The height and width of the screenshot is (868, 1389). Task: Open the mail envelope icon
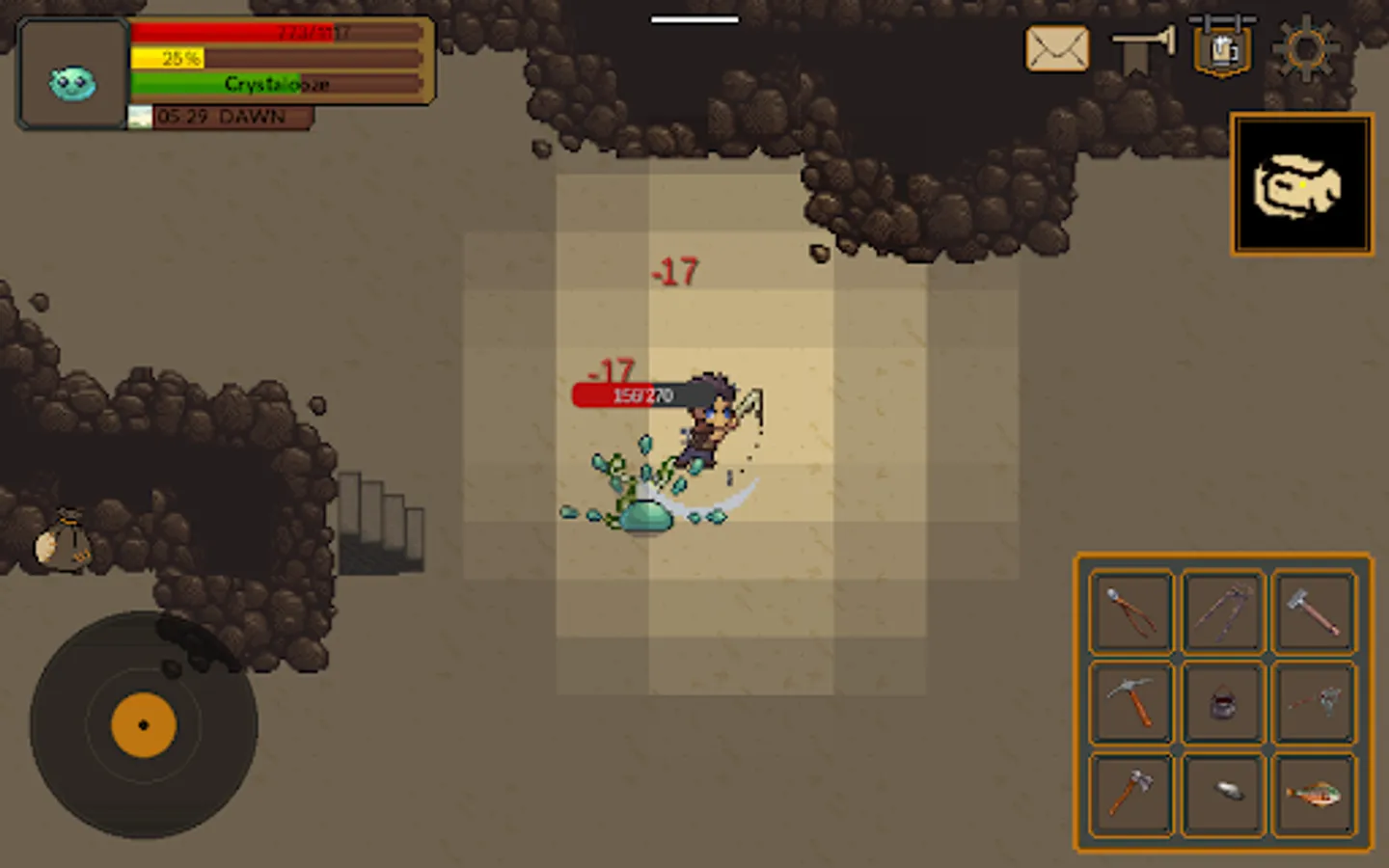coord(1057,48)
